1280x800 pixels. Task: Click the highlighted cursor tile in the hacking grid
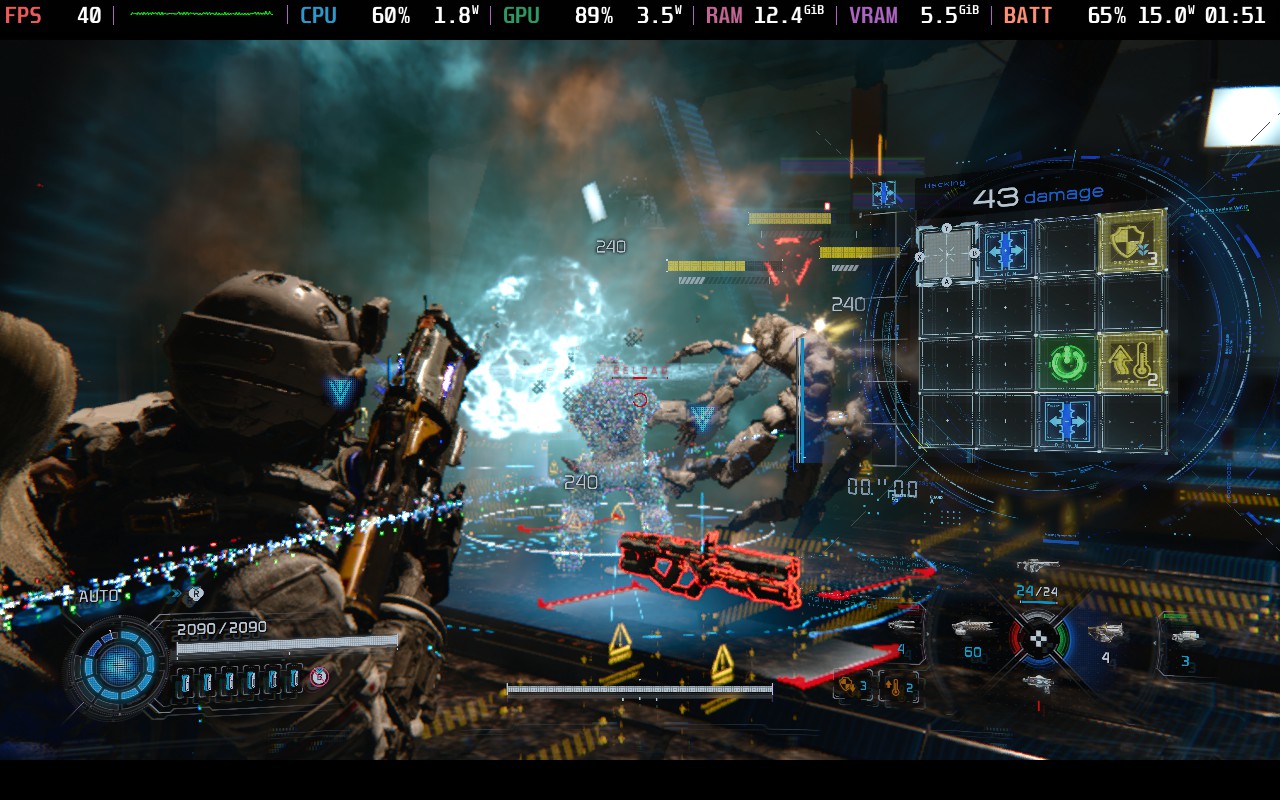(946, 254)
